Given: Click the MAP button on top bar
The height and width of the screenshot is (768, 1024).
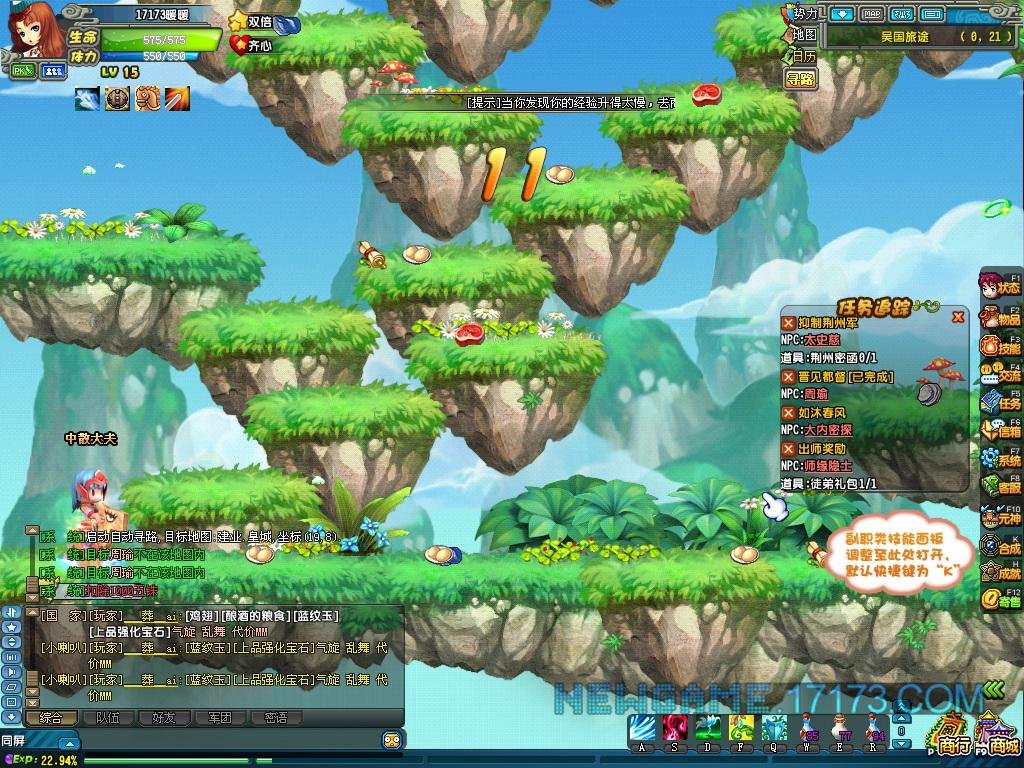Looking at the screenshot, I should coord(872,14).
